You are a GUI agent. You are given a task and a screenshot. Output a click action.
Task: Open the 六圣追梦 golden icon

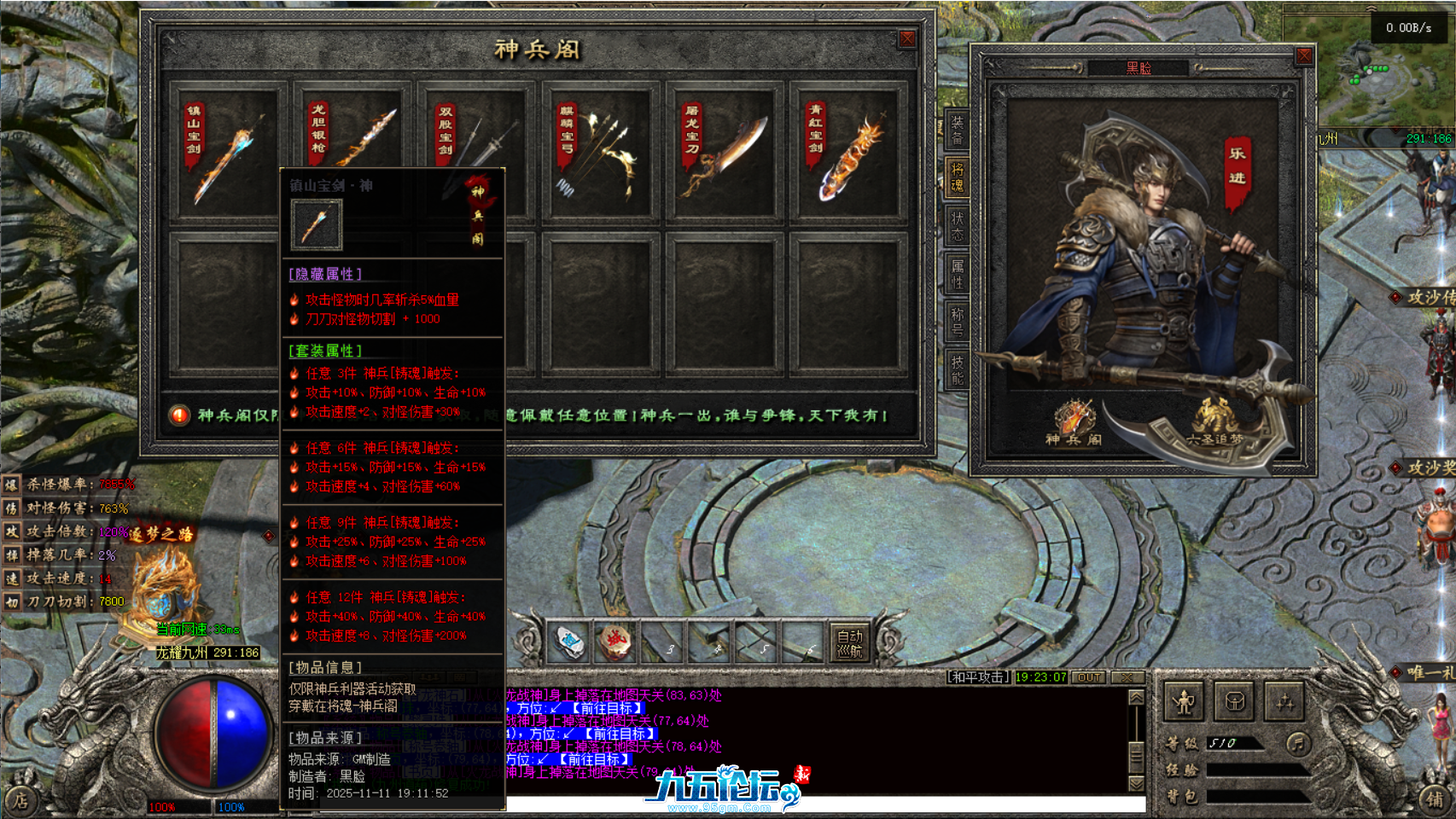click(x=1214, y=422)
